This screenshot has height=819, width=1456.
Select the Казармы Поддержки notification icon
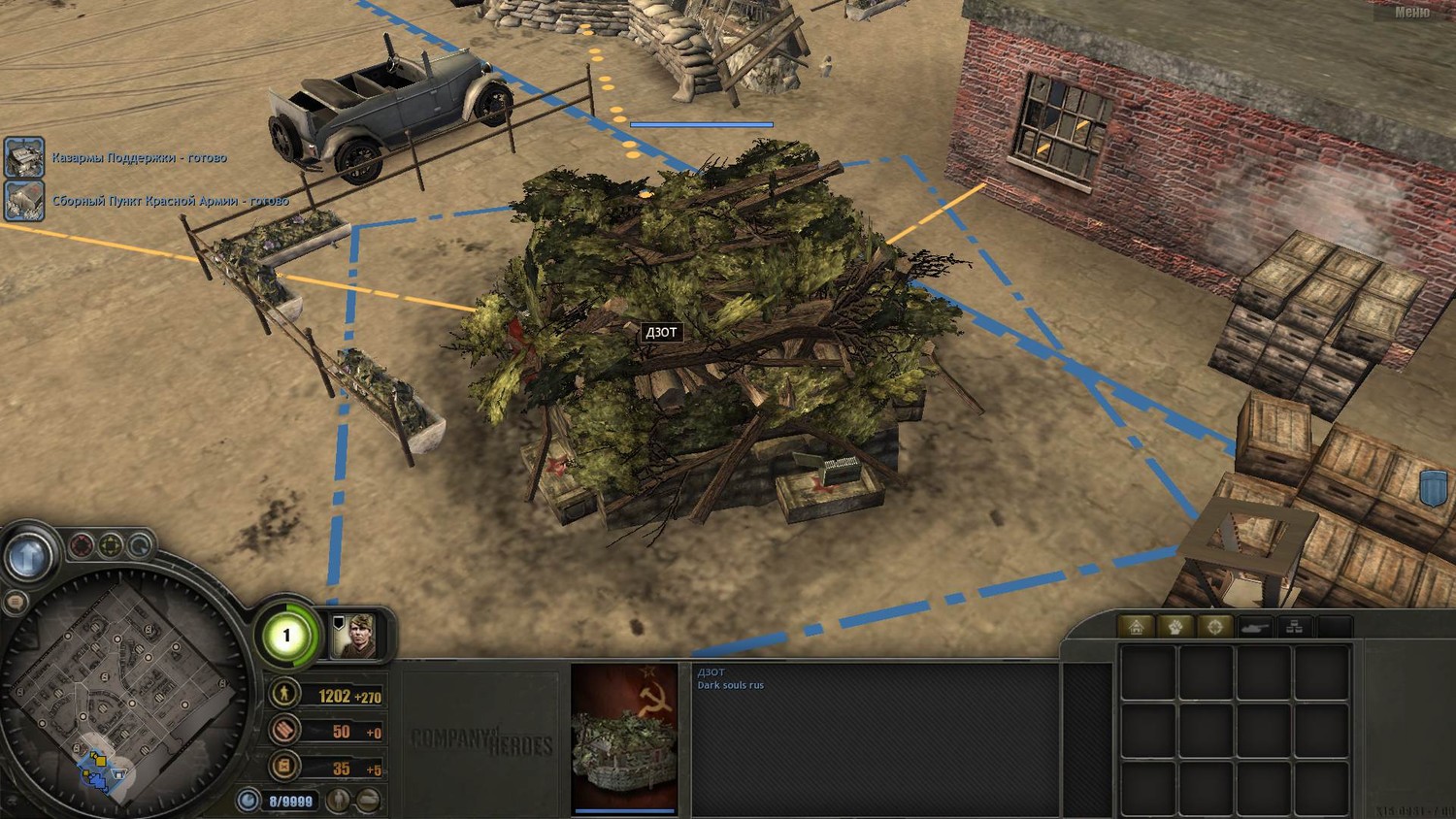pyautogui.click(x=23, y=157)
